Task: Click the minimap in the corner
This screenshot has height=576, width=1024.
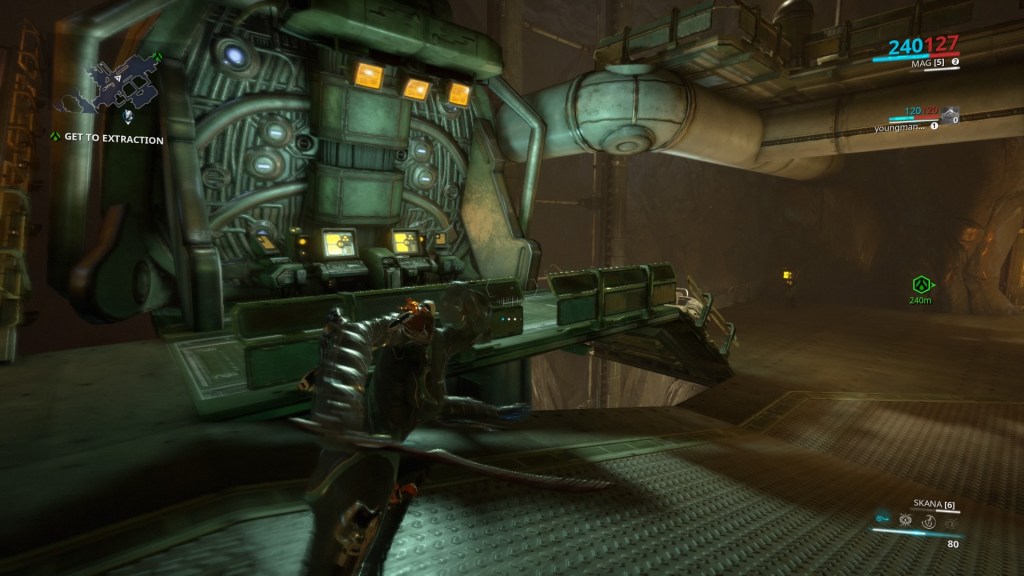Action: click(x=110, y=85)
